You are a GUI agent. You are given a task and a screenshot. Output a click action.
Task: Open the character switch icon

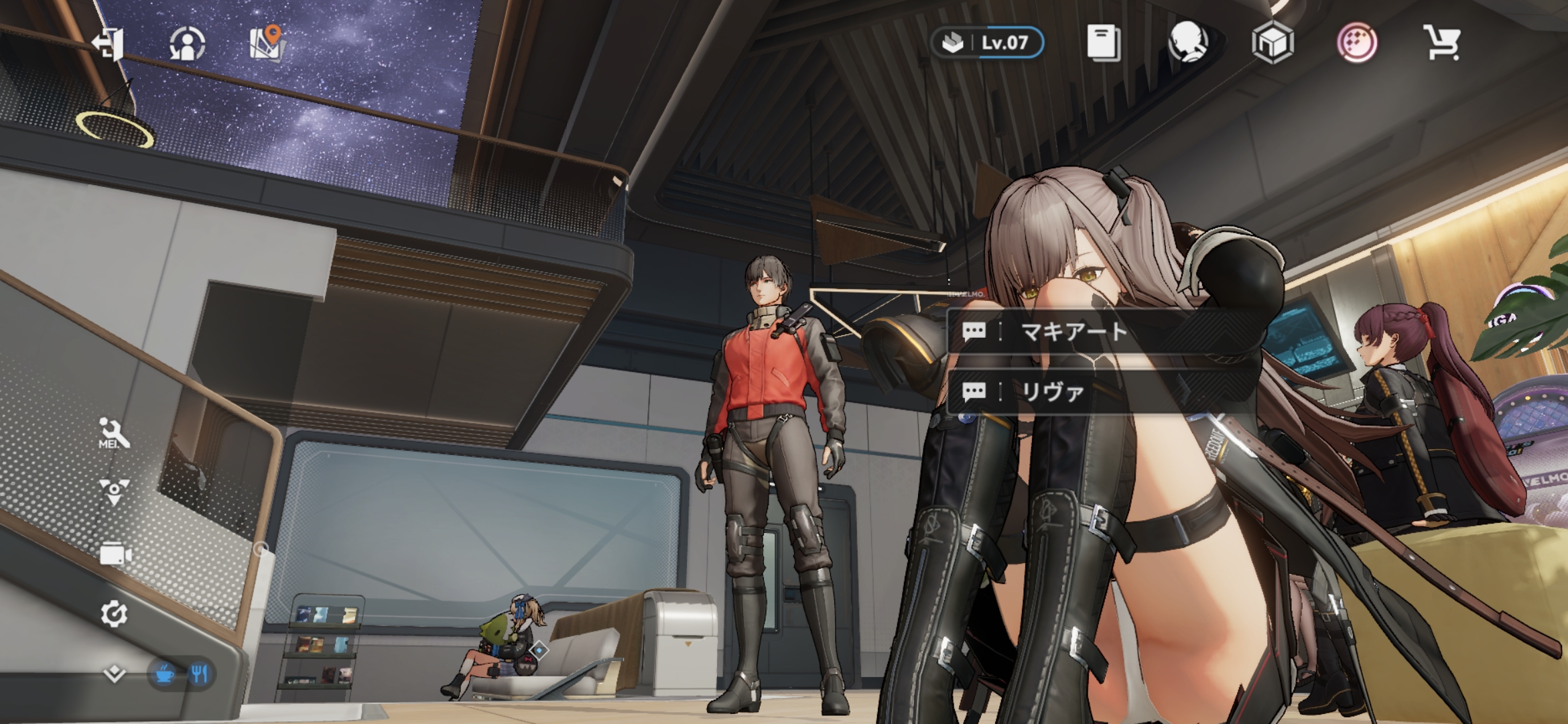[187, 44]
